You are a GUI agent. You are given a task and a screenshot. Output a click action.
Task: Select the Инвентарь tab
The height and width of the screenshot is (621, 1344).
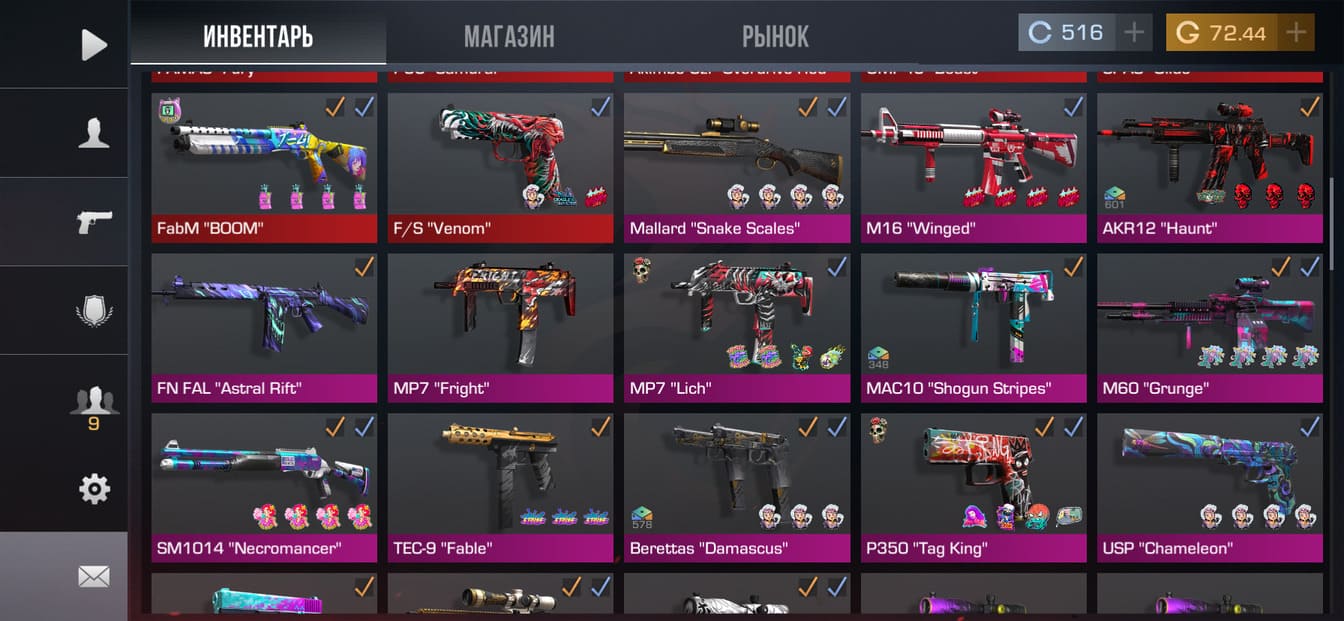258,37
